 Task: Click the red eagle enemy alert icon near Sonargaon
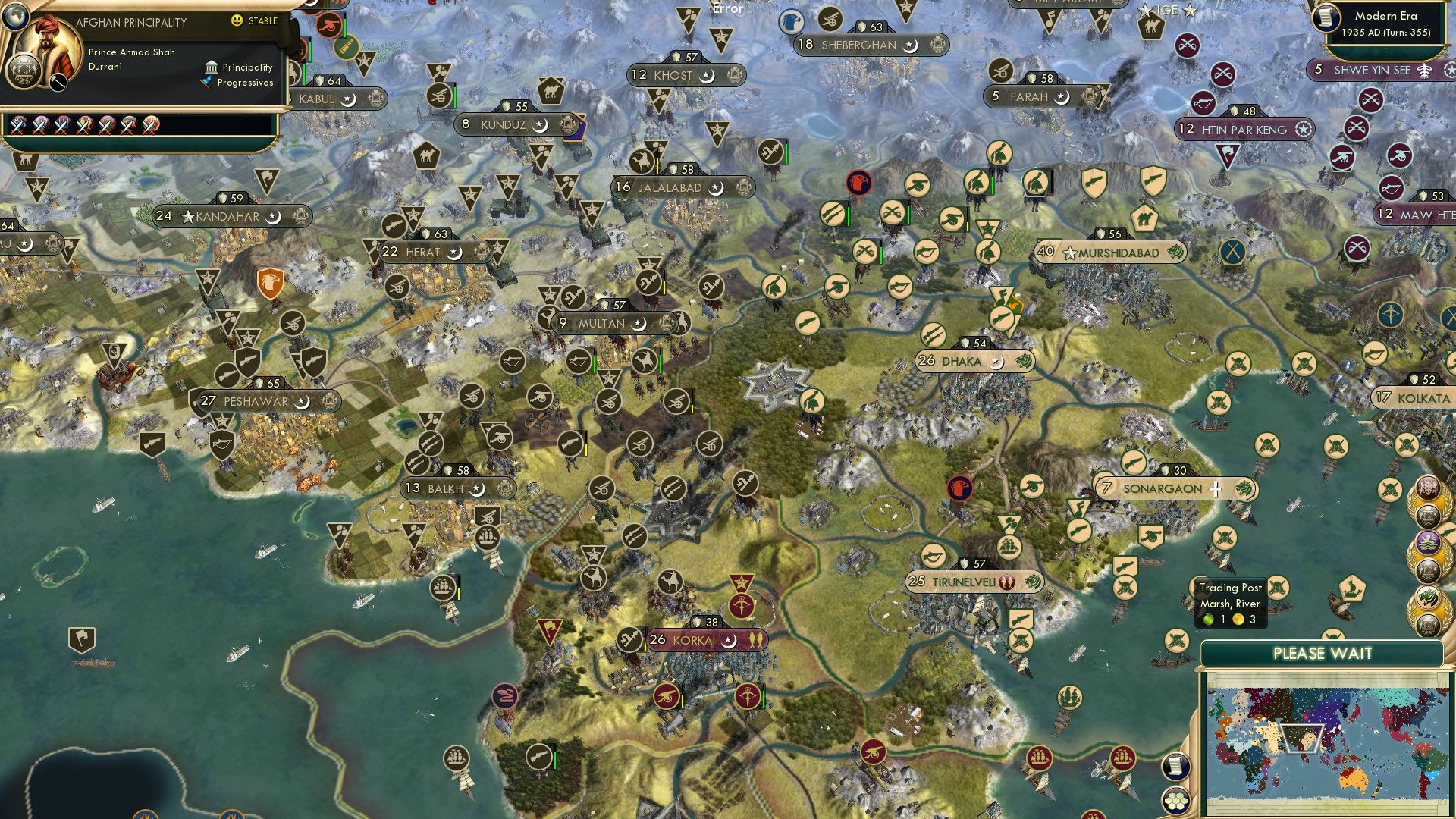[960, 489]
